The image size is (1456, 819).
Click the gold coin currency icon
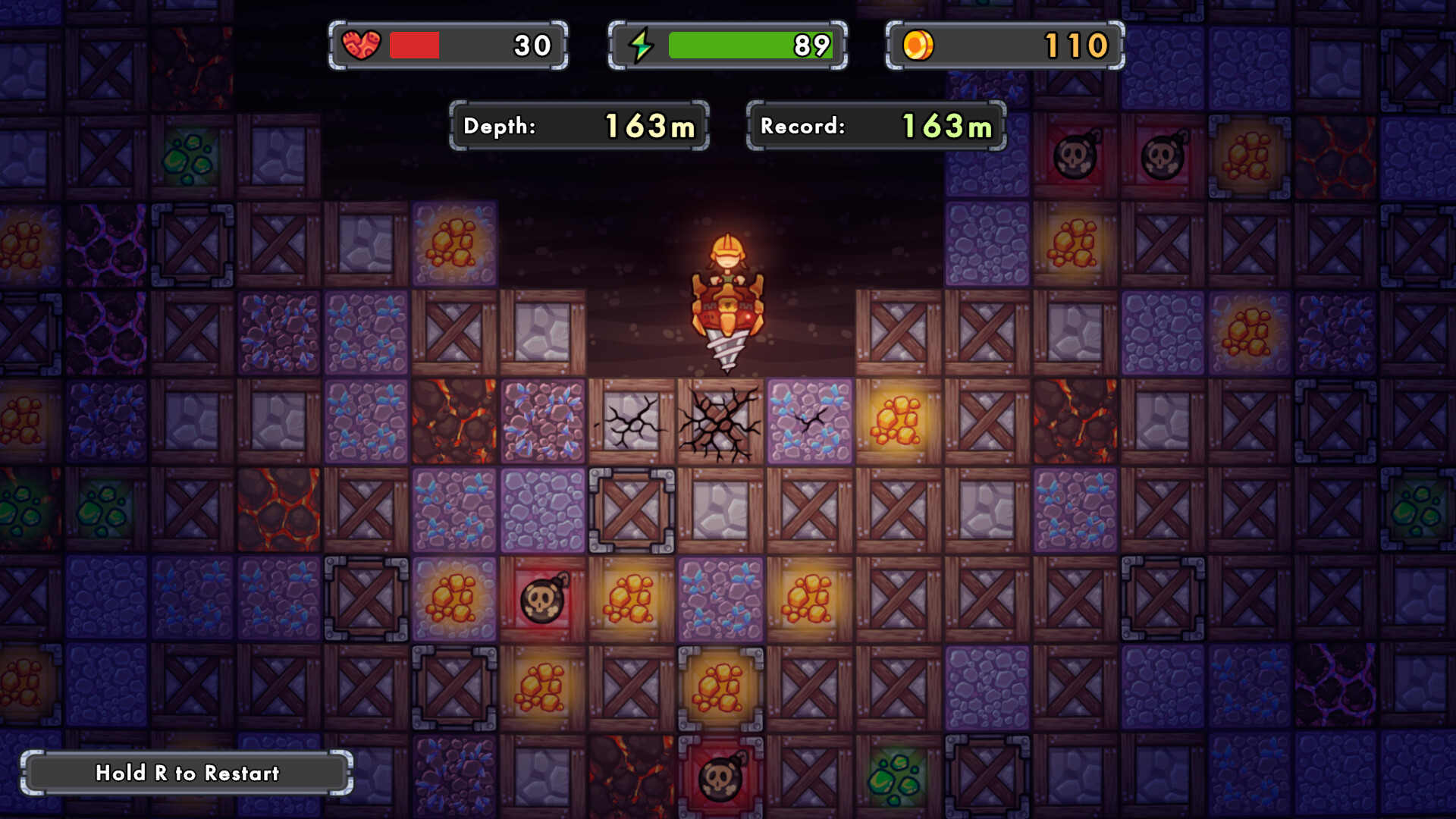918,44
